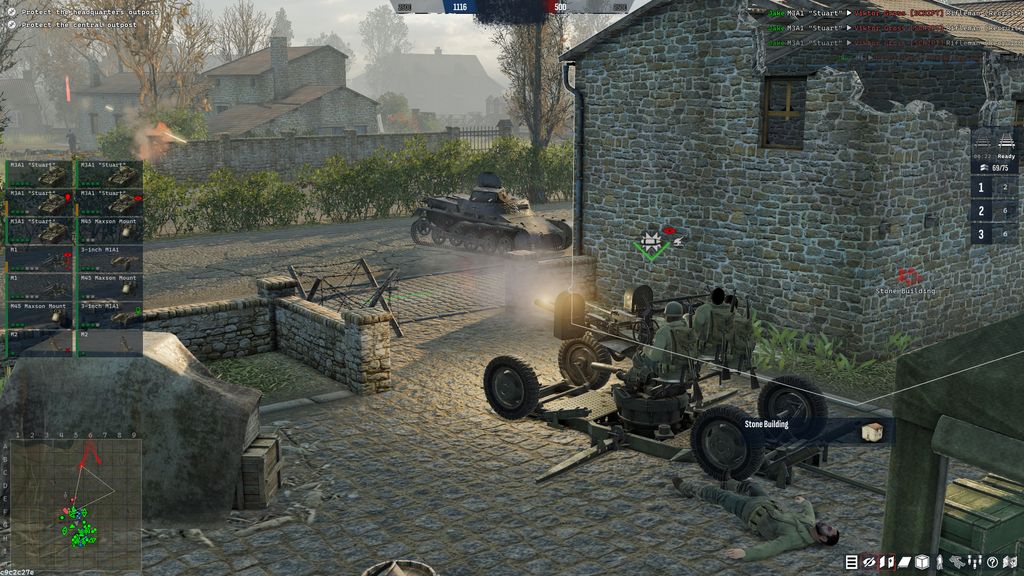This screenshot has width=1024, height=576.
Task: Toggle the crossed-out eye visibility icon
Action: tap(869, 562)
